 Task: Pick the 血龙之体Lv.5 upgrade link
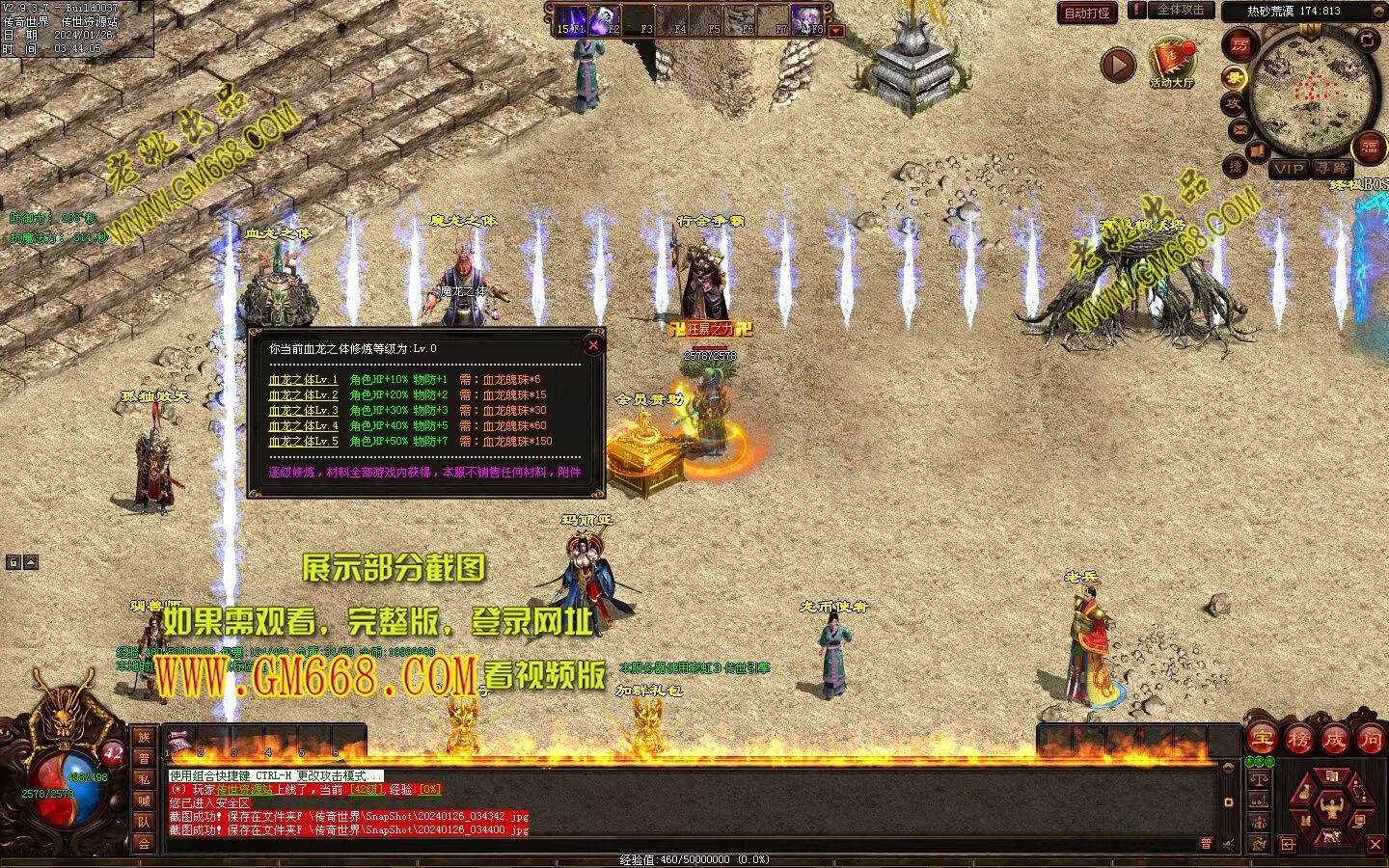click(x=303, y=442)
